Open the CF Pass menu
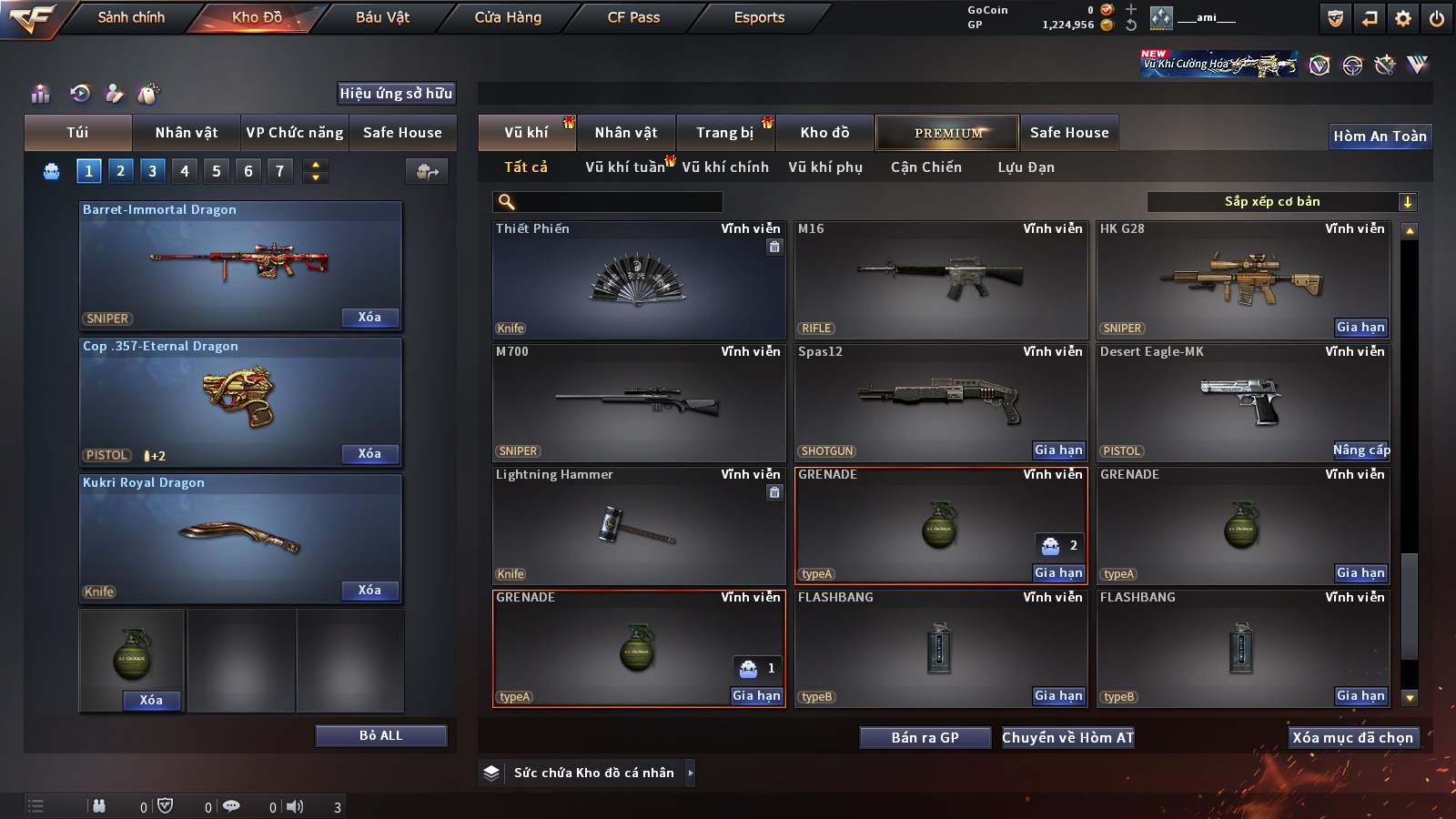This screenshot has height=819, width=1456. pos(633,17)
